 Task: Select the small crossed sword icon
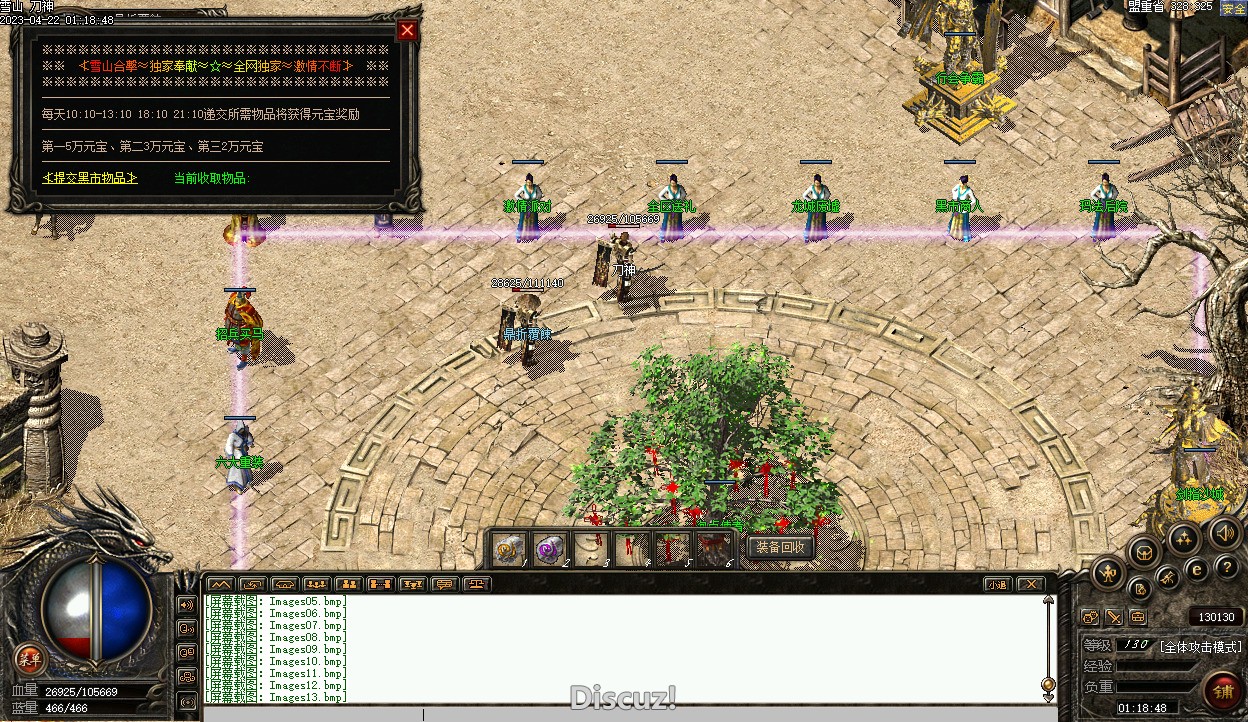click(x=1113, y=617)
